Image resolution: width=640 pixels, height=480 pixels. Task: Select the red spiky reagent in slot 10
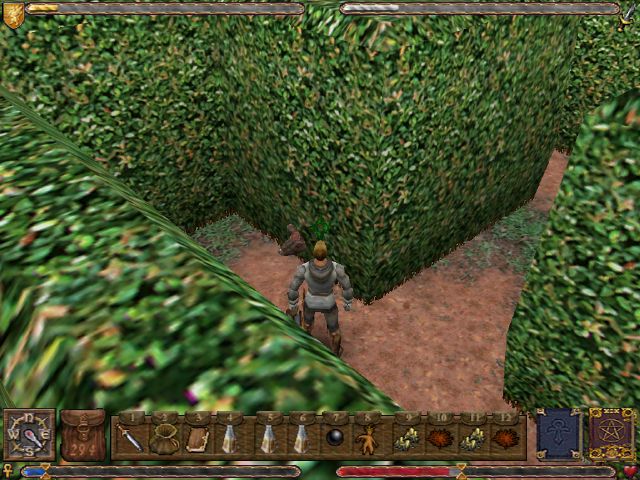pos(439,437)
